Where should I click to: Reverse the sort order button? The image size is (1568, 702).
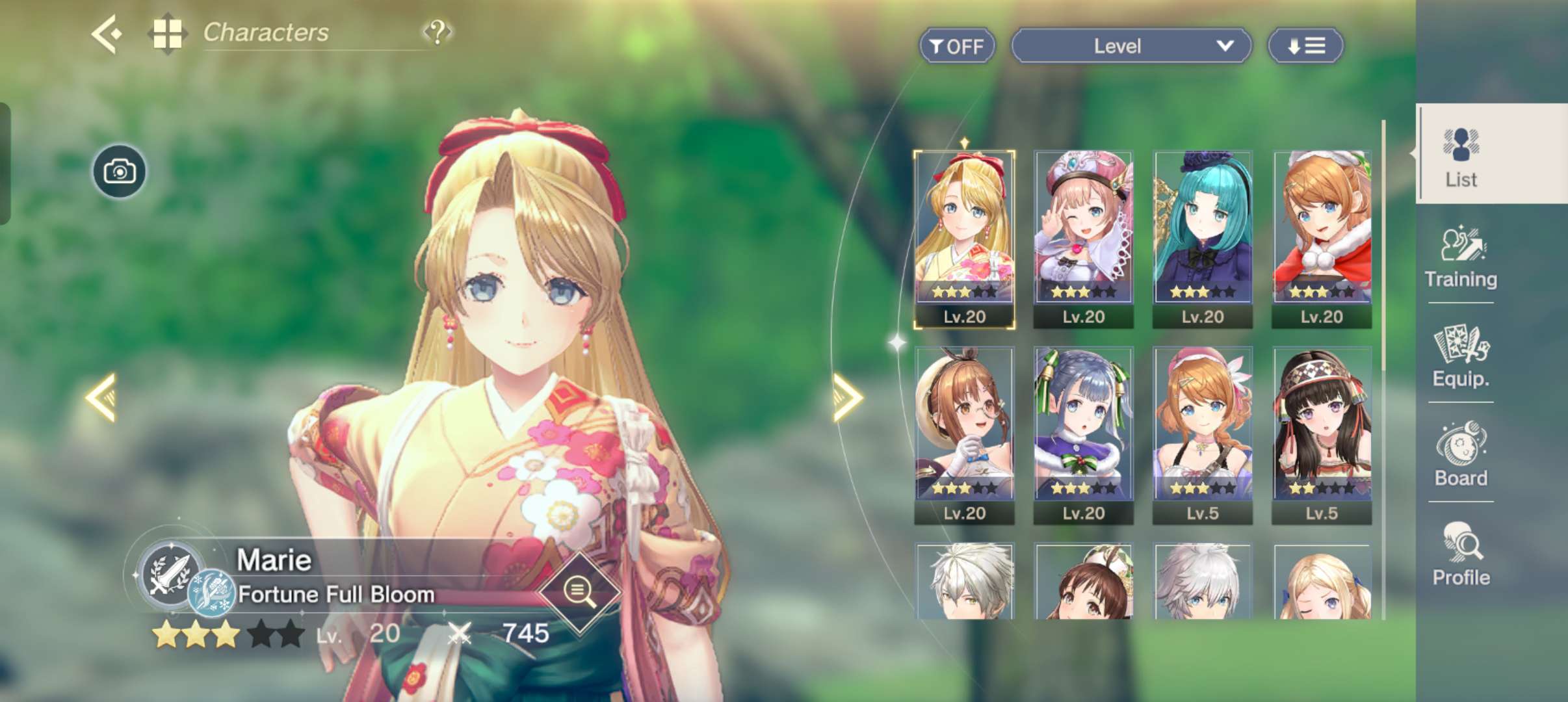click(x=1305, y=46)
